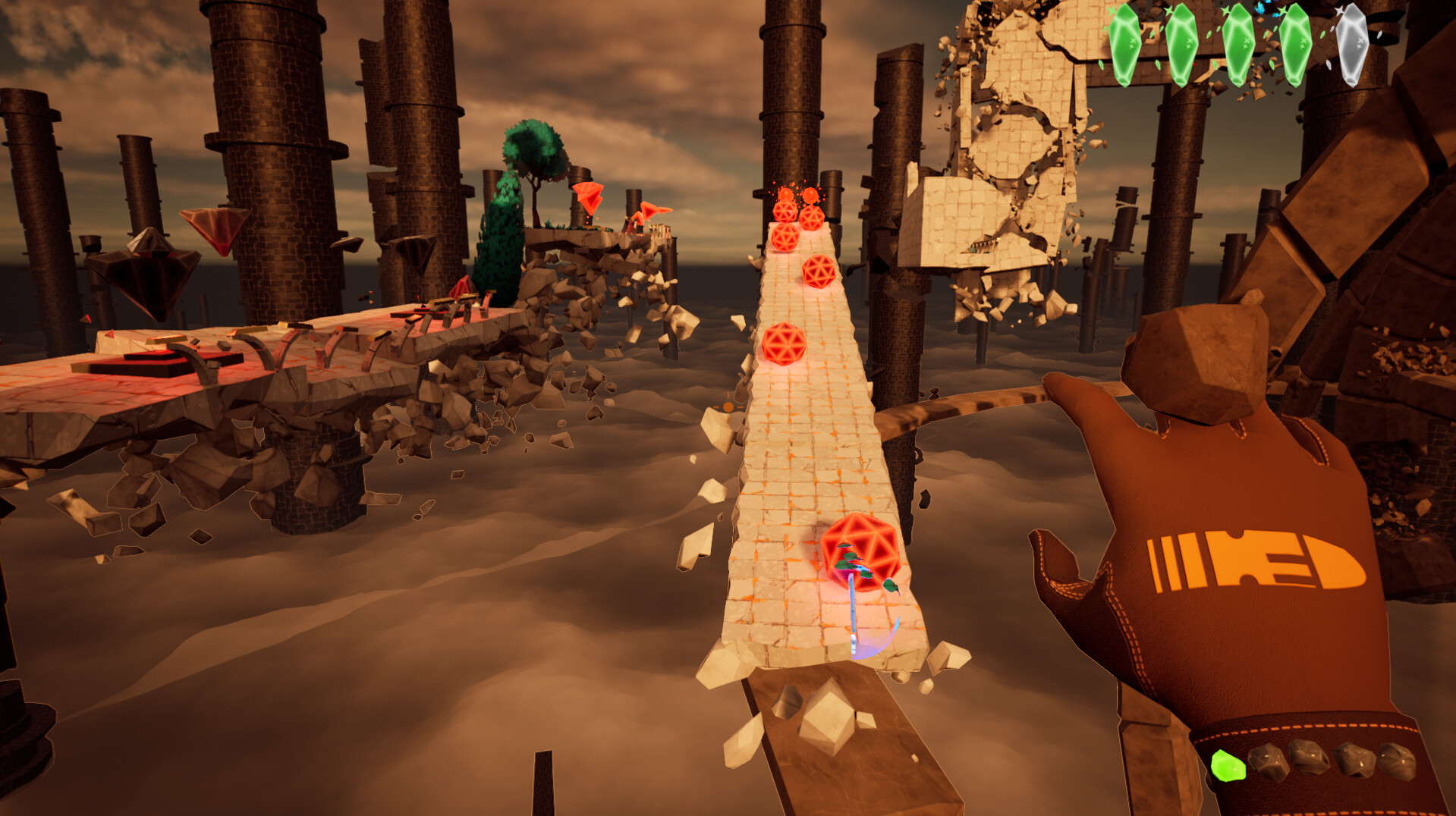Click the glowing blue dagger on the walkway
The image size is (1456, 816).
tap(853, 607)
